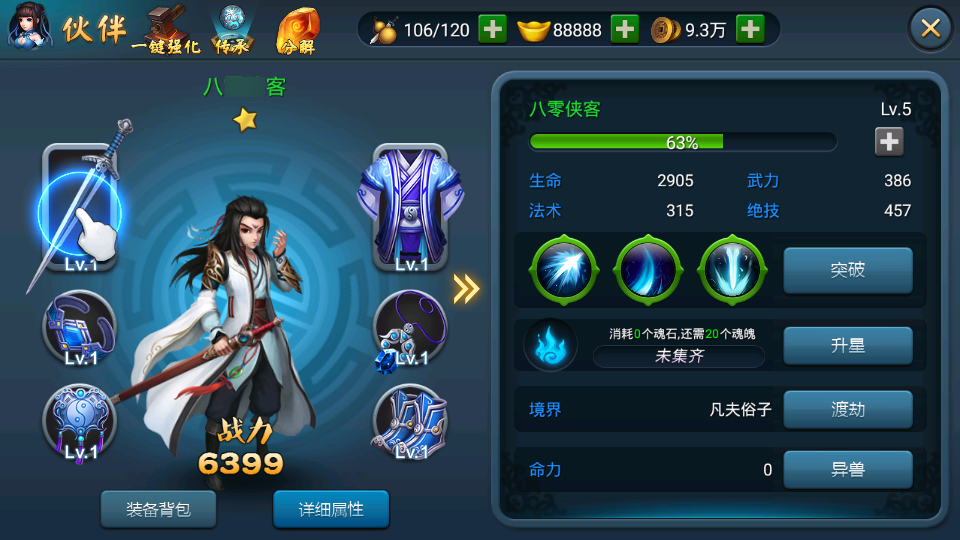960x540 pixels.
Task: Close the companion screen with X
Action: [x=930, y=28]
